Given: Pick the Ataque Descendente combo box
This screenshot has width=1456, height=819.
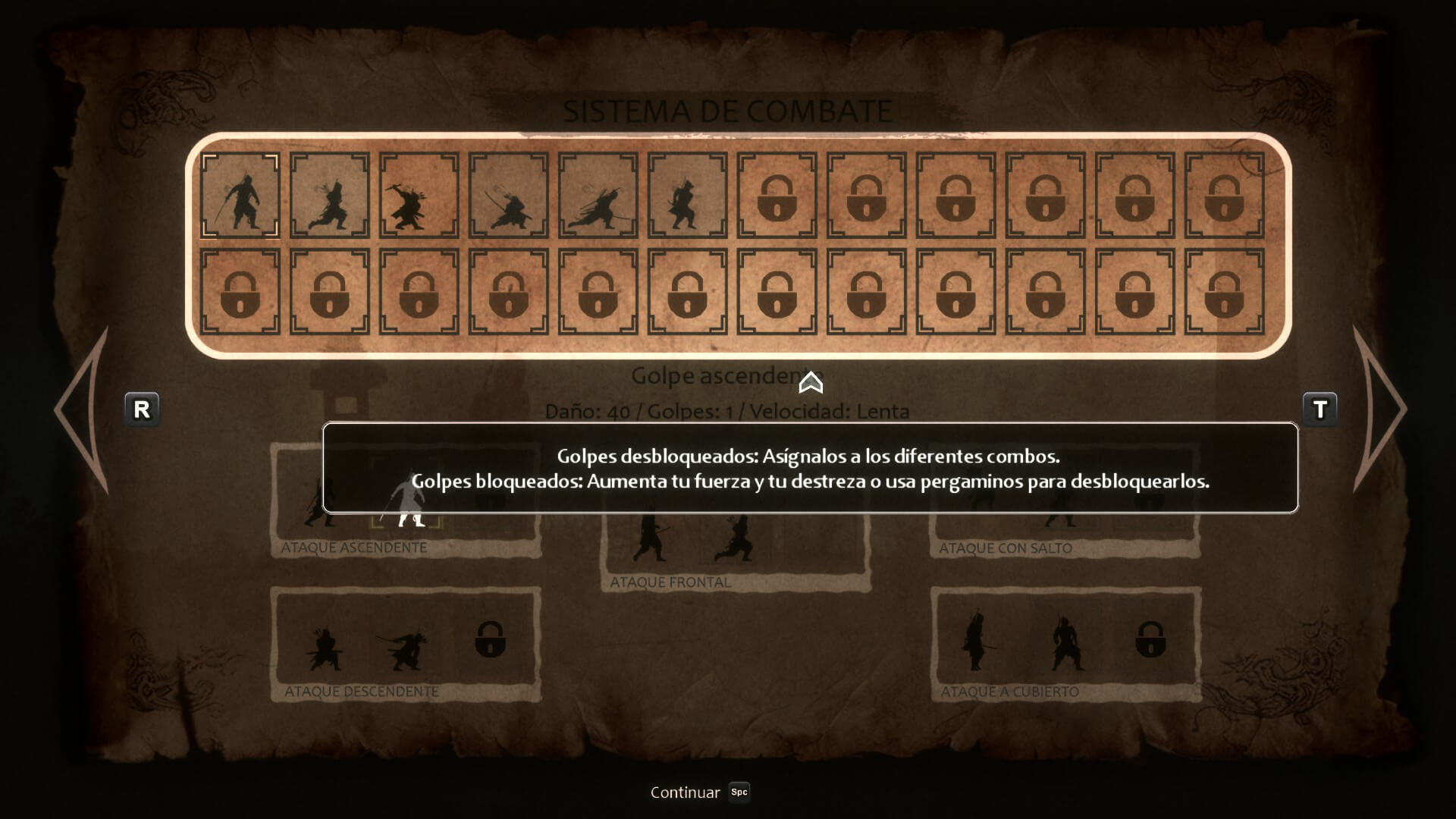Looking at the screenshot, I should click(406, 645).
